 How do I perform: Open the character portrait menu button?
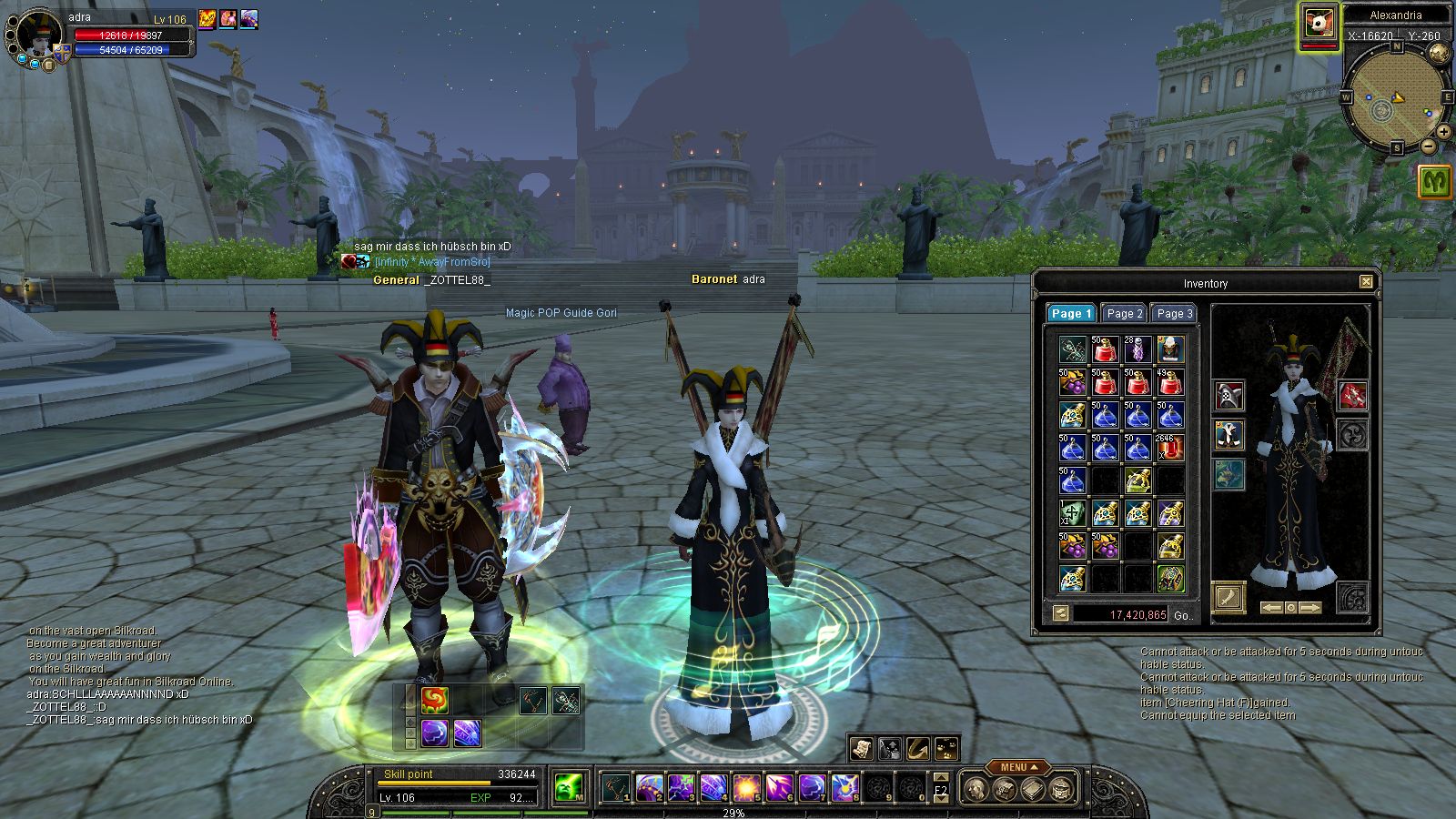[48, 65]
